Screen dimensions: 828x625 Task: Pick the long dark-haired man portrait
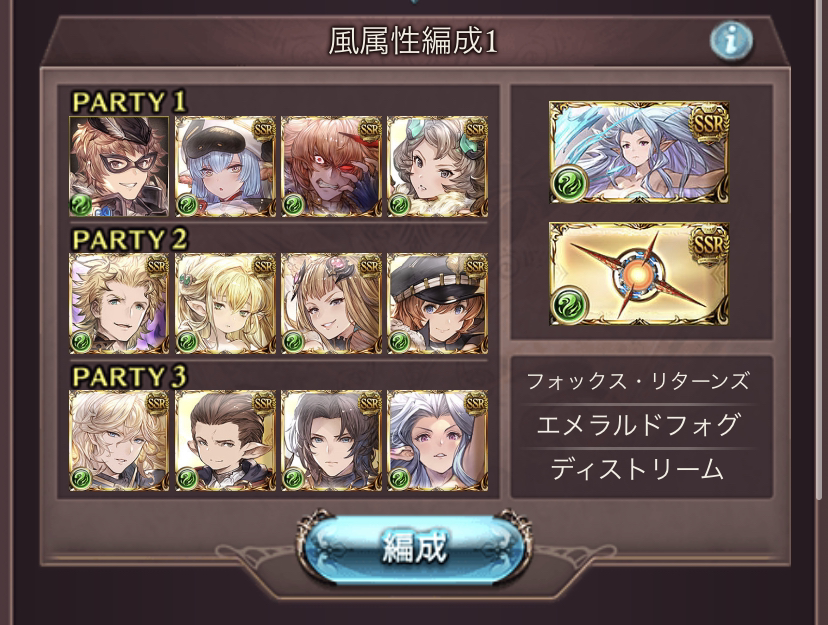click(x=331, y=440)
